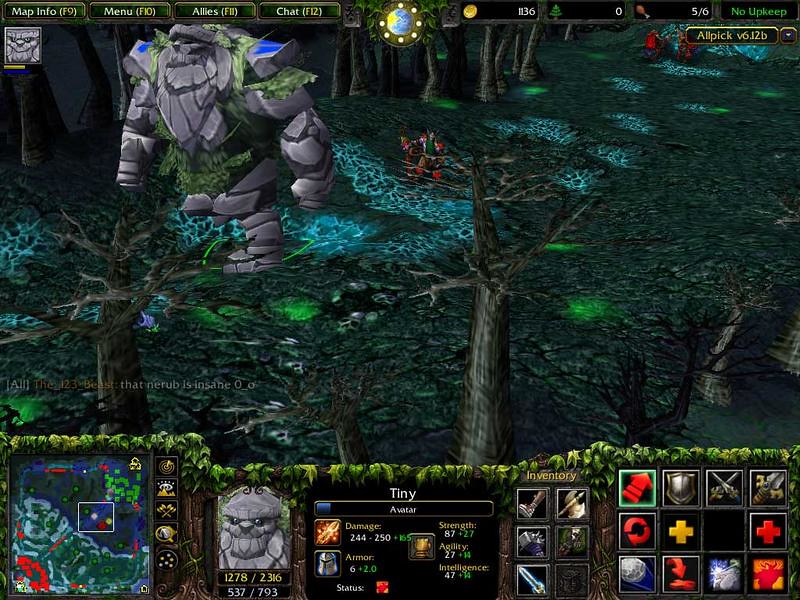Viewport: 800px width, 600px height.
Task: Select the blue sword inventory item
Action: 532,579
